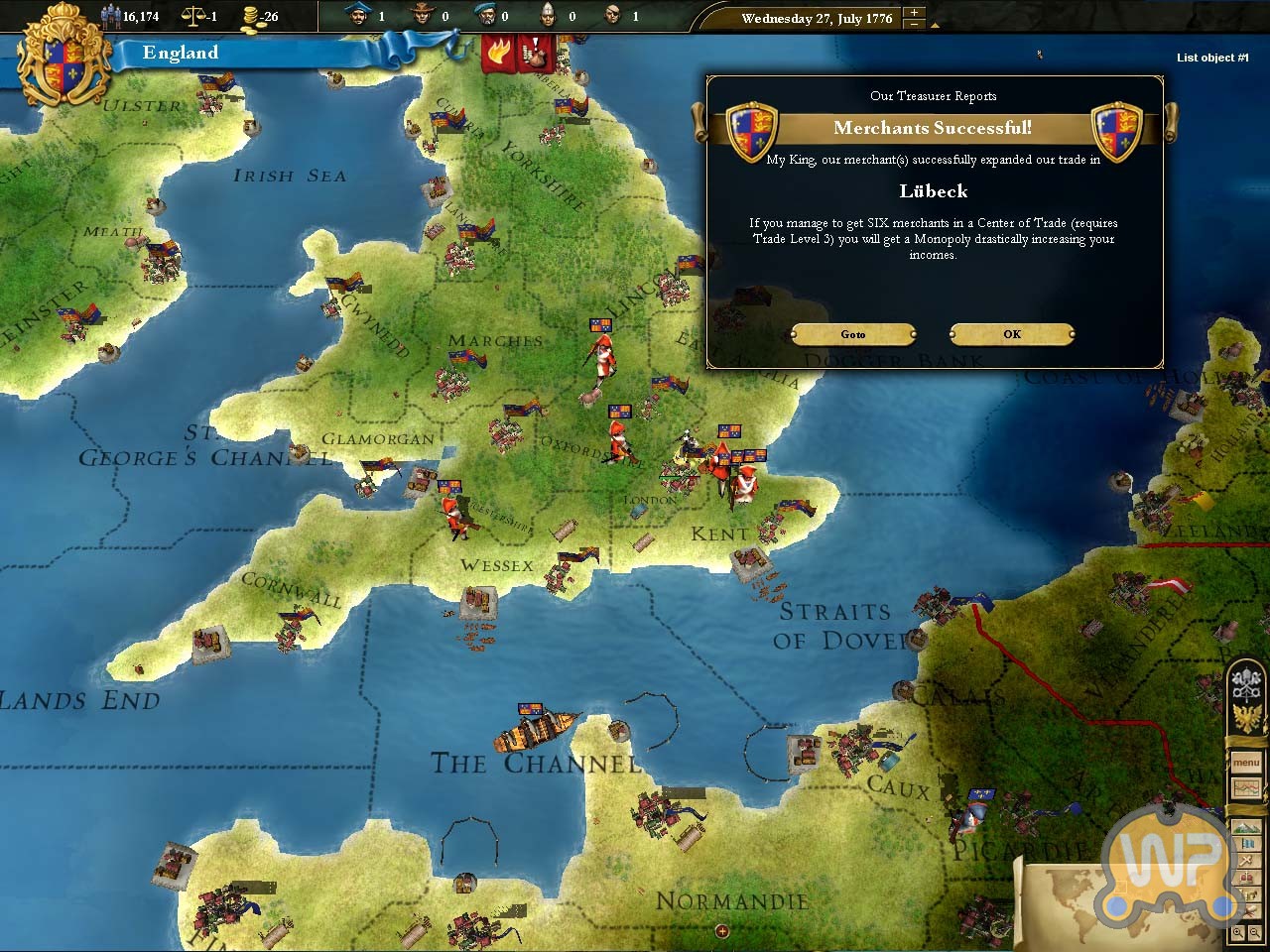Click the merchant head icon in top bar
The width and height of the screenshot is (1270, 952).
(357, 15)
